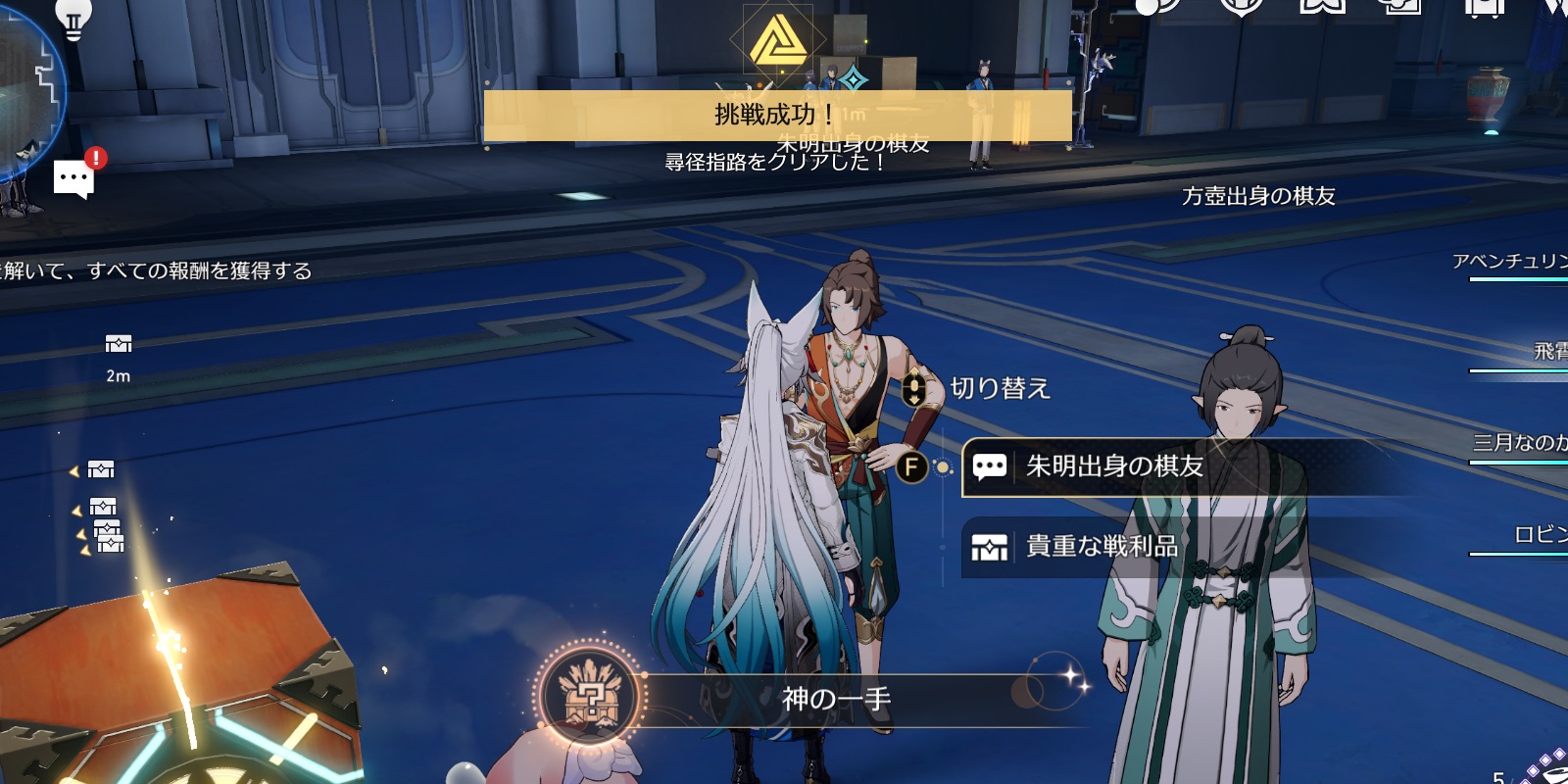
Task: Click the chat bubble icon beside 朱明出身の棋友
Action: (988, 467)
